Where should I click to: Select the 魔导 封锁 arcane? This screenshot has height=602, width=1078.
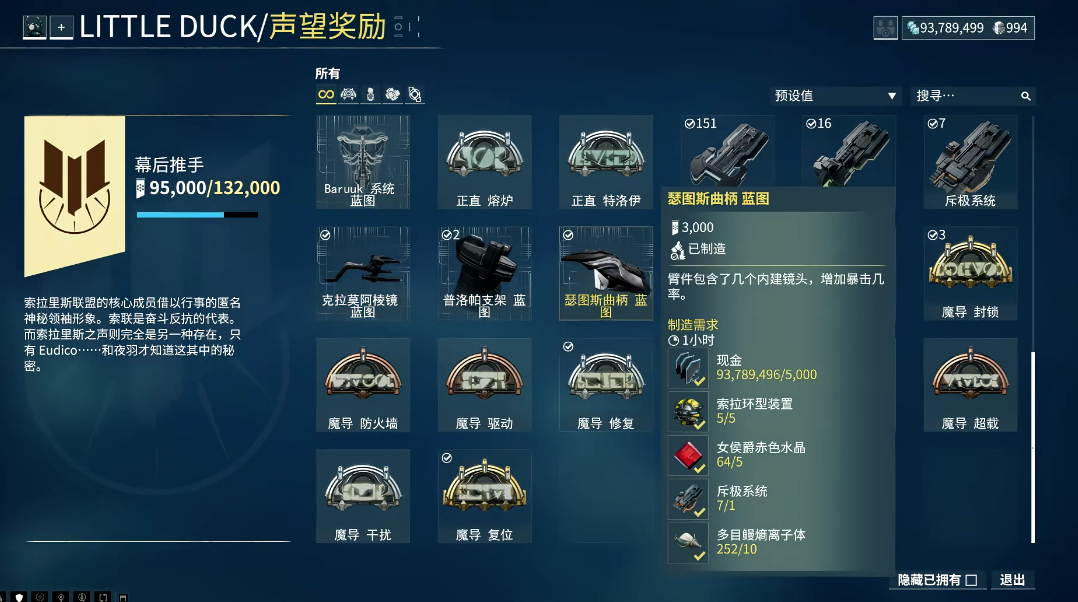coord(970,273)
